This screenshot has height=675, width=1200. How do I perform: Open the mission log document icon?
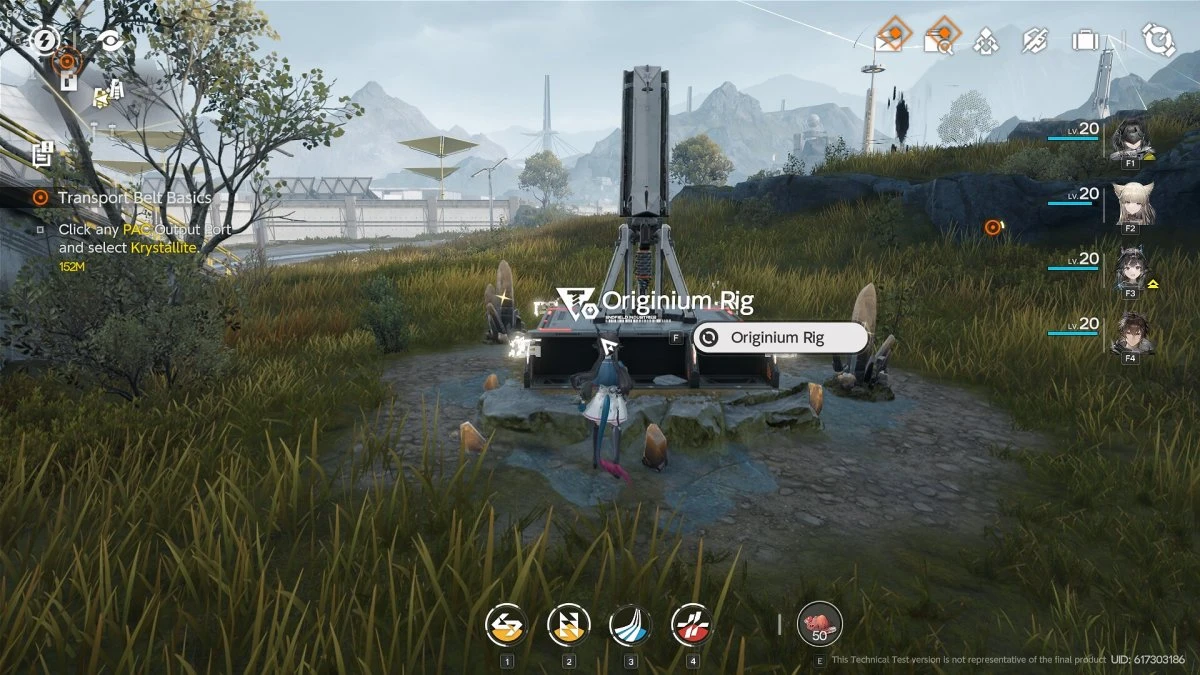[x=42, y=154]
